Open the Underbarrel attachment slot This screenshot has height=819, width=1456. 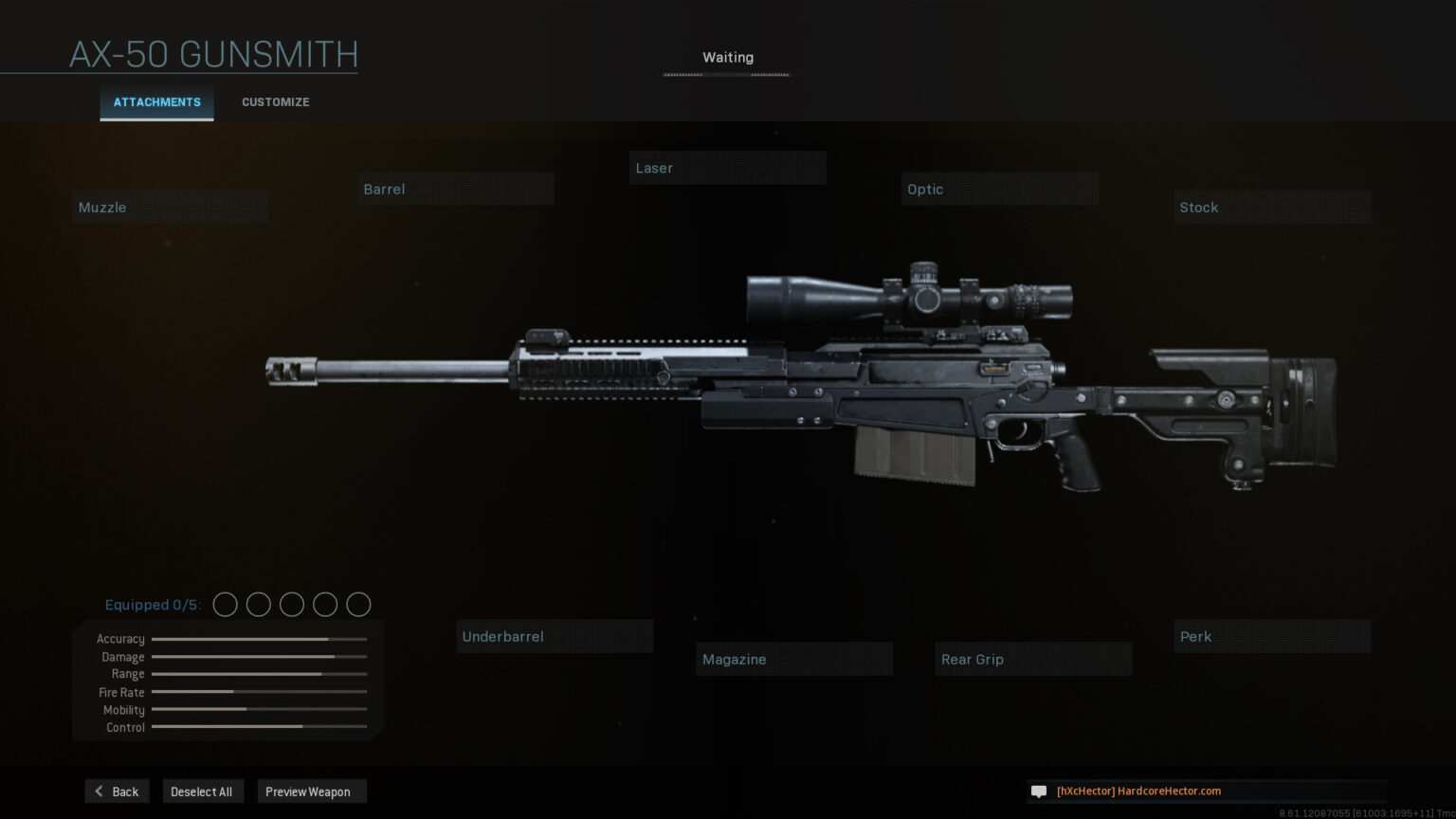[x=555, y=637]
